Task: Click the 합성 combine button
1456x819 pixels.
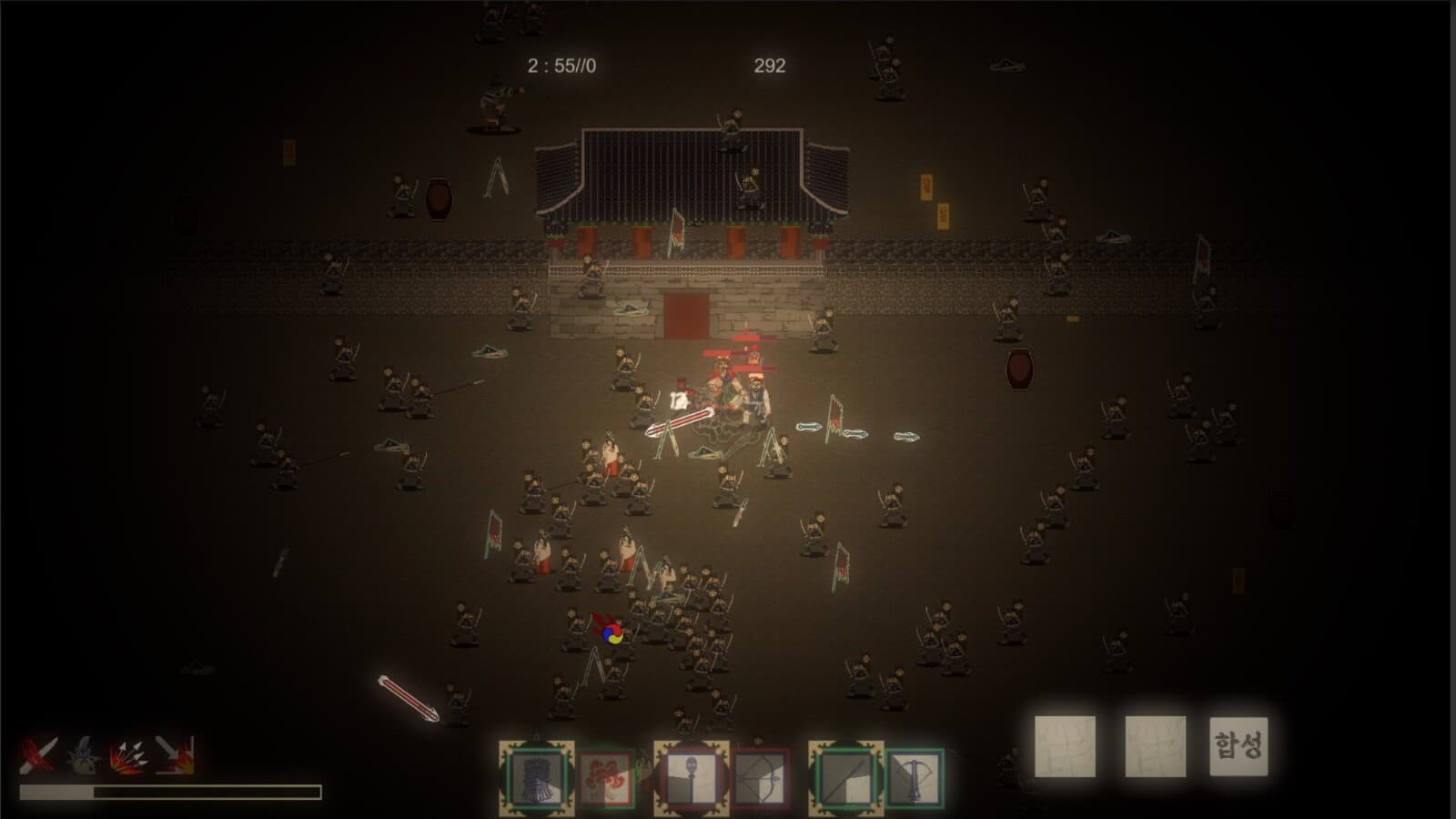Action: point(1238,746)
